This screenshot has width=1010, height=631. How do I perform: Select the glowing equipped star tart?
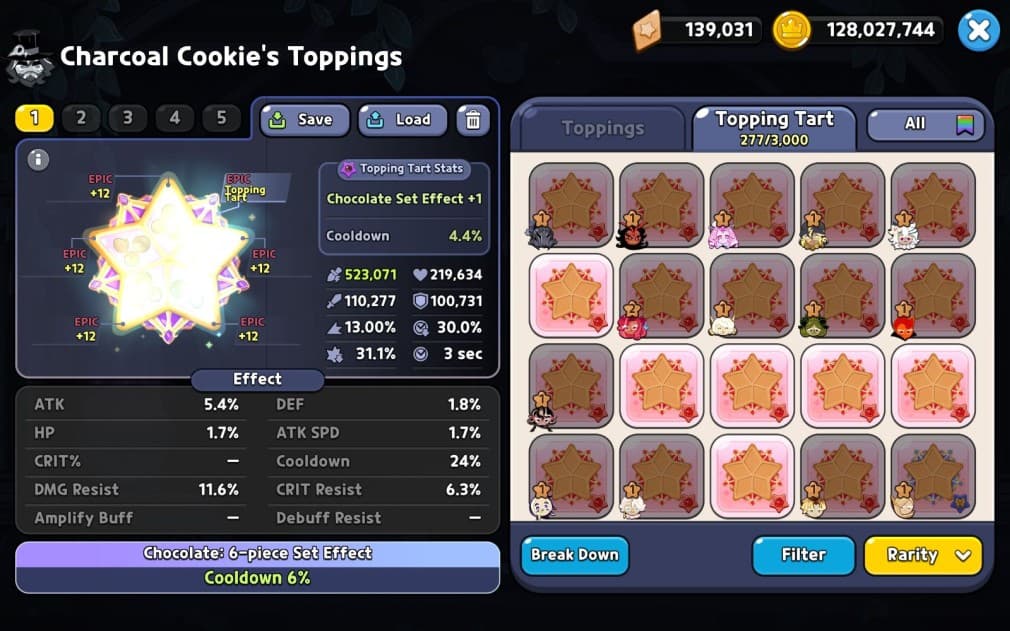click(x=166, y=257)
